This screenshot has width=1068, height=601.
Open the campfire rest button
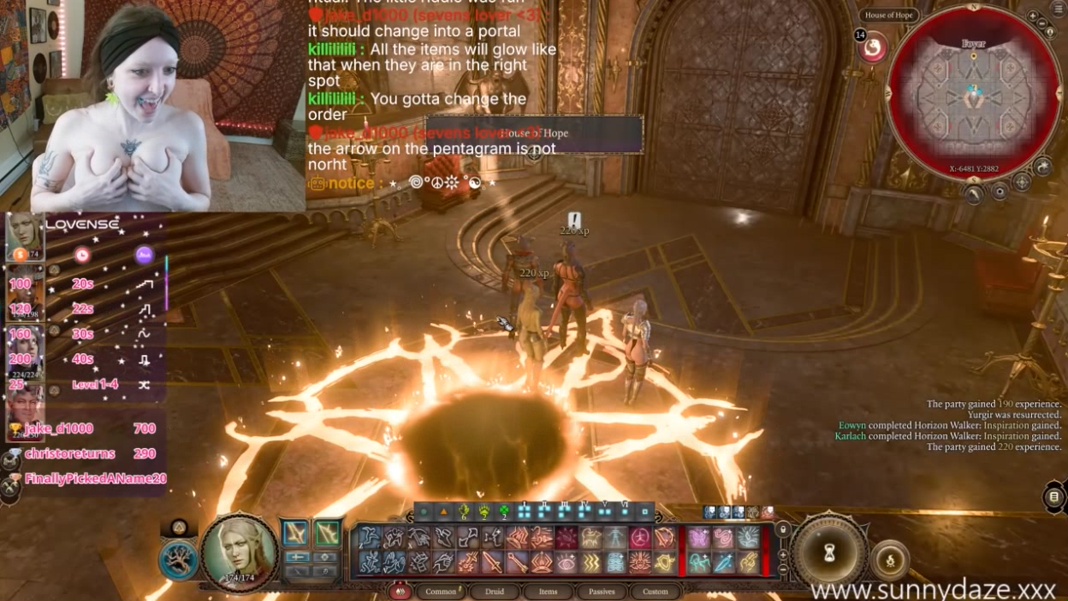(x=889, y=560)
